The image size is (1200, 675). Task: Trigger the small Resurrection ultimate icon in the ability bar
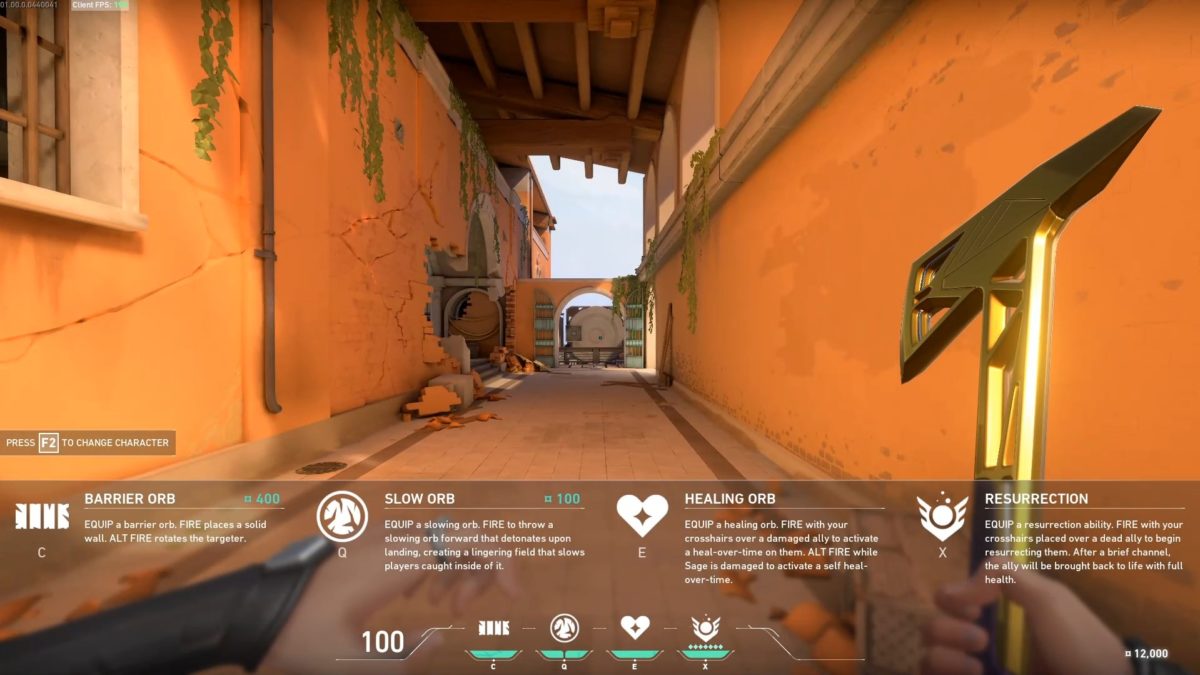click(706, 628)
